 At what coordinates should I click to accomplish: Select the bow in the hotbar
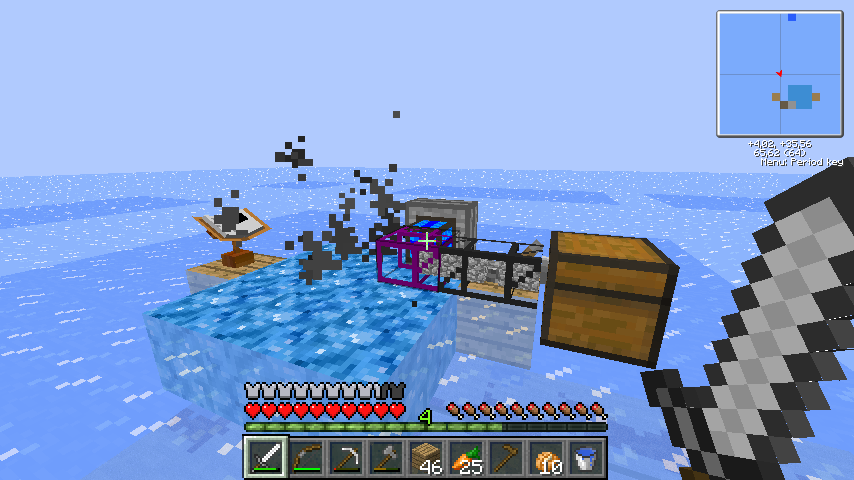coord(307,458)
